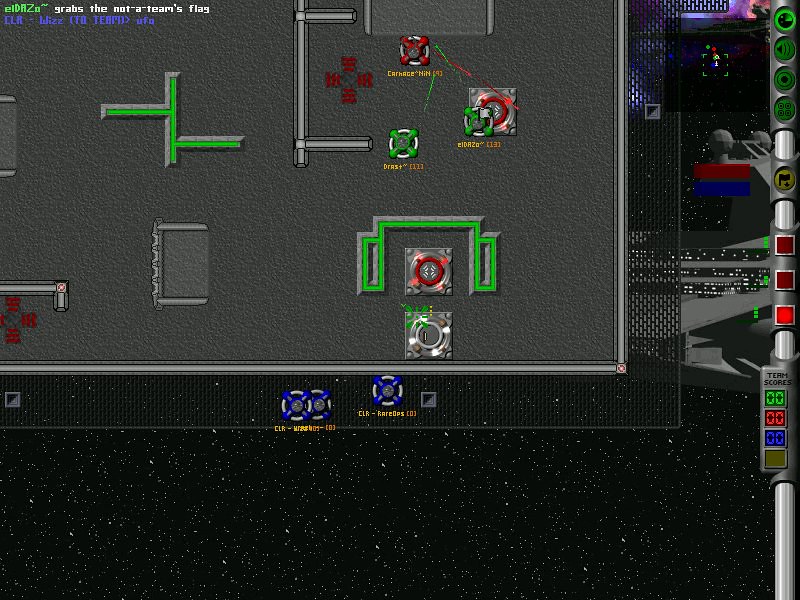Image resolution: width=800 pixels, height=600 pixels.
Task: Click the brightly lit red square button
Action: [785, 315]
